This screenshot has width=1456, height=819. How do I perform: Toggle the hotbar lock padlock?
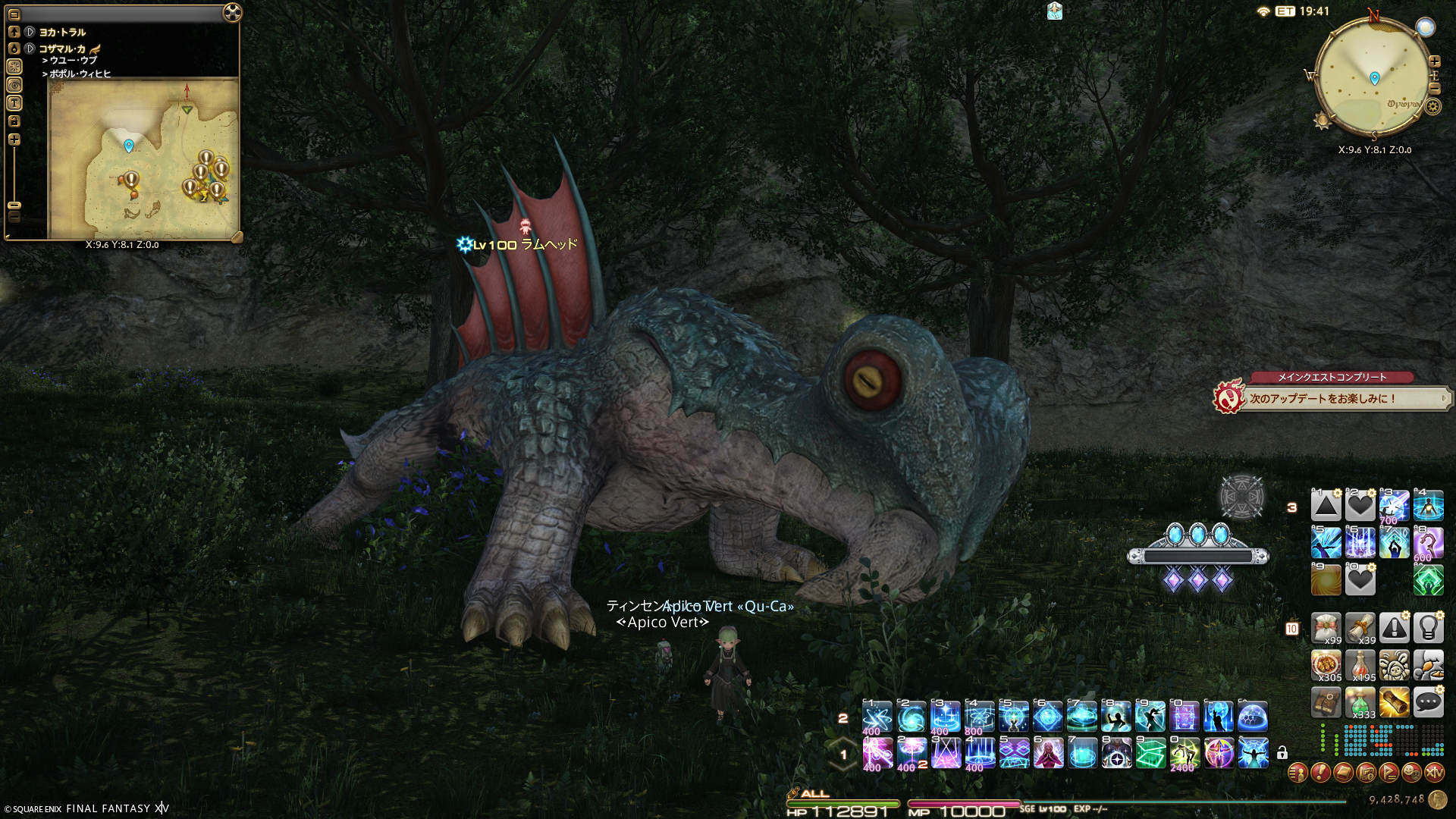[1282, 753]
